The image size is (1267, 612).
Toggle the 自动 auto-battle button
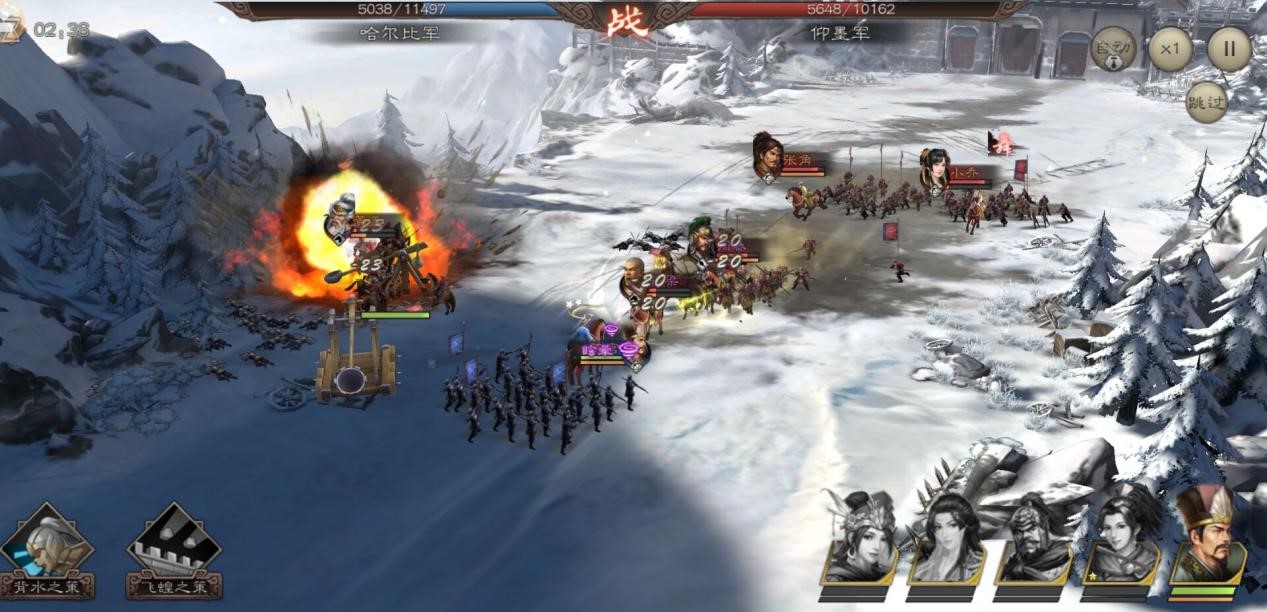pyautogui.click(x=1112, y=48)
